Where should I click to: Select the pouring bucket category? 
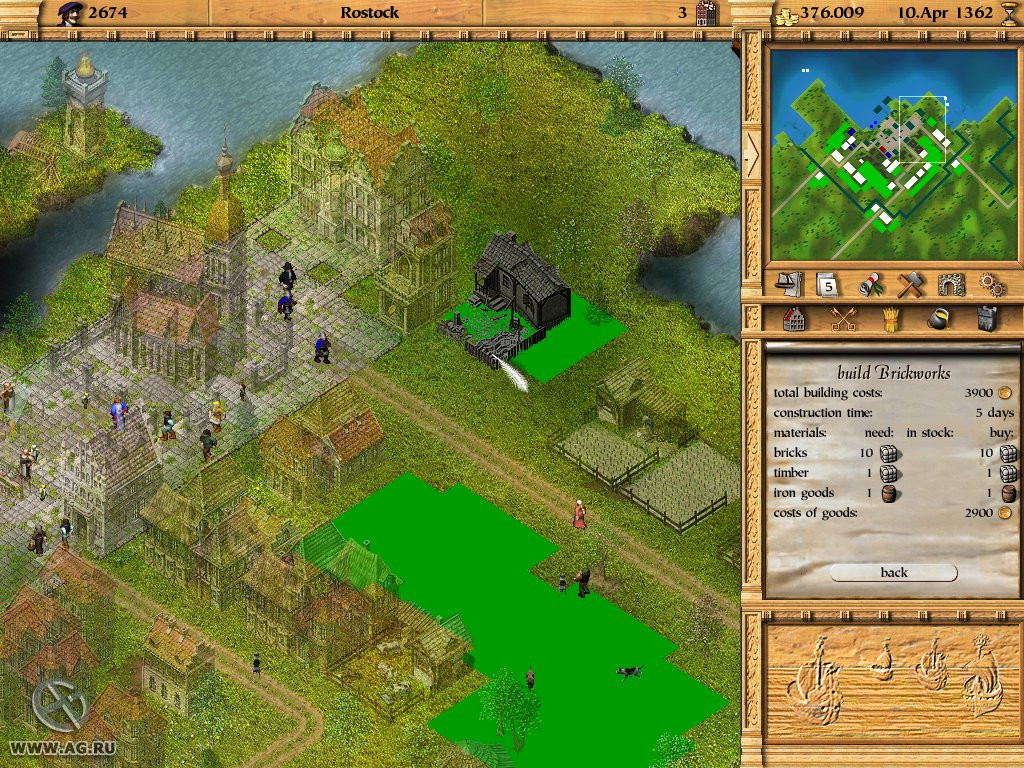tap(939, 319)
